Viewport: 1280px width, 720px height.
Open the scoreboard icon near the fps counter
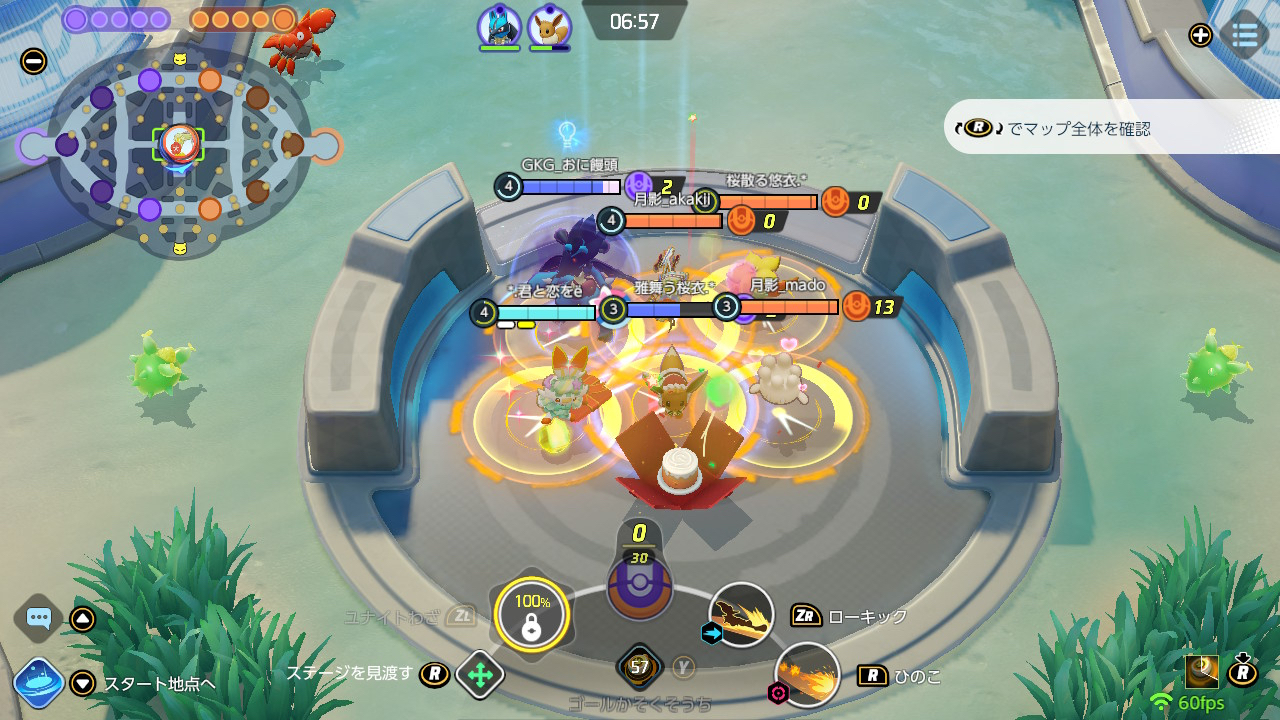coord(1201,672)
